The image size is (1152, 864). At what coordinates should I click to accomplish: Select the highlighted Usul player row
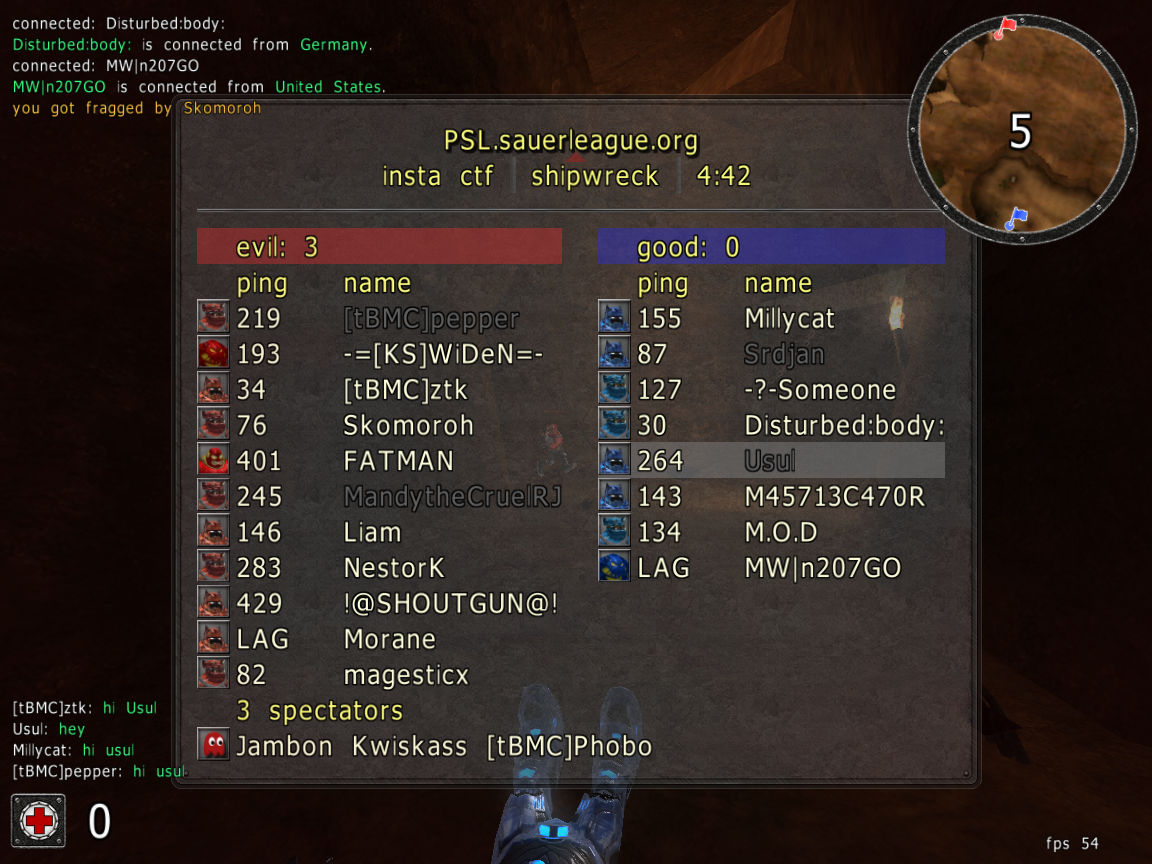770,461
